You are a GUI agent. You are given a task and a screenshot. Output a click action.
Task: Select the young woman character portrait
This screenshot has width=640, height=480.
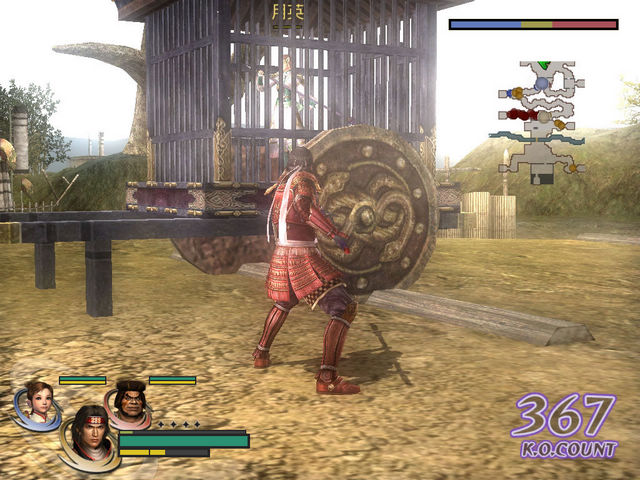[x=38, y=402]
